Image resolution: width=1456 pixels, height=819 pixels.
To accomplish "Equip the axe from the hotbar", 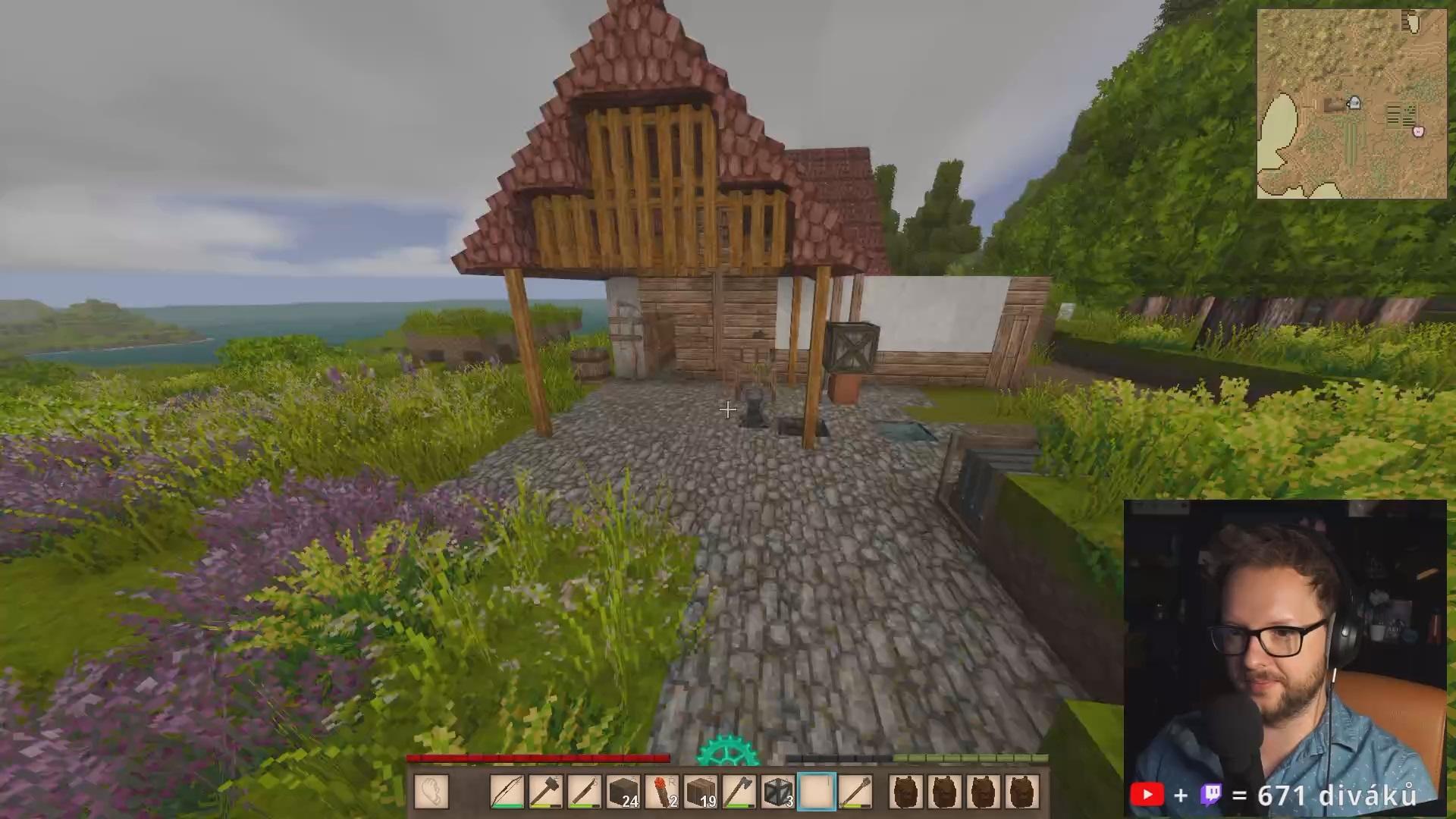I will (739, 792).
